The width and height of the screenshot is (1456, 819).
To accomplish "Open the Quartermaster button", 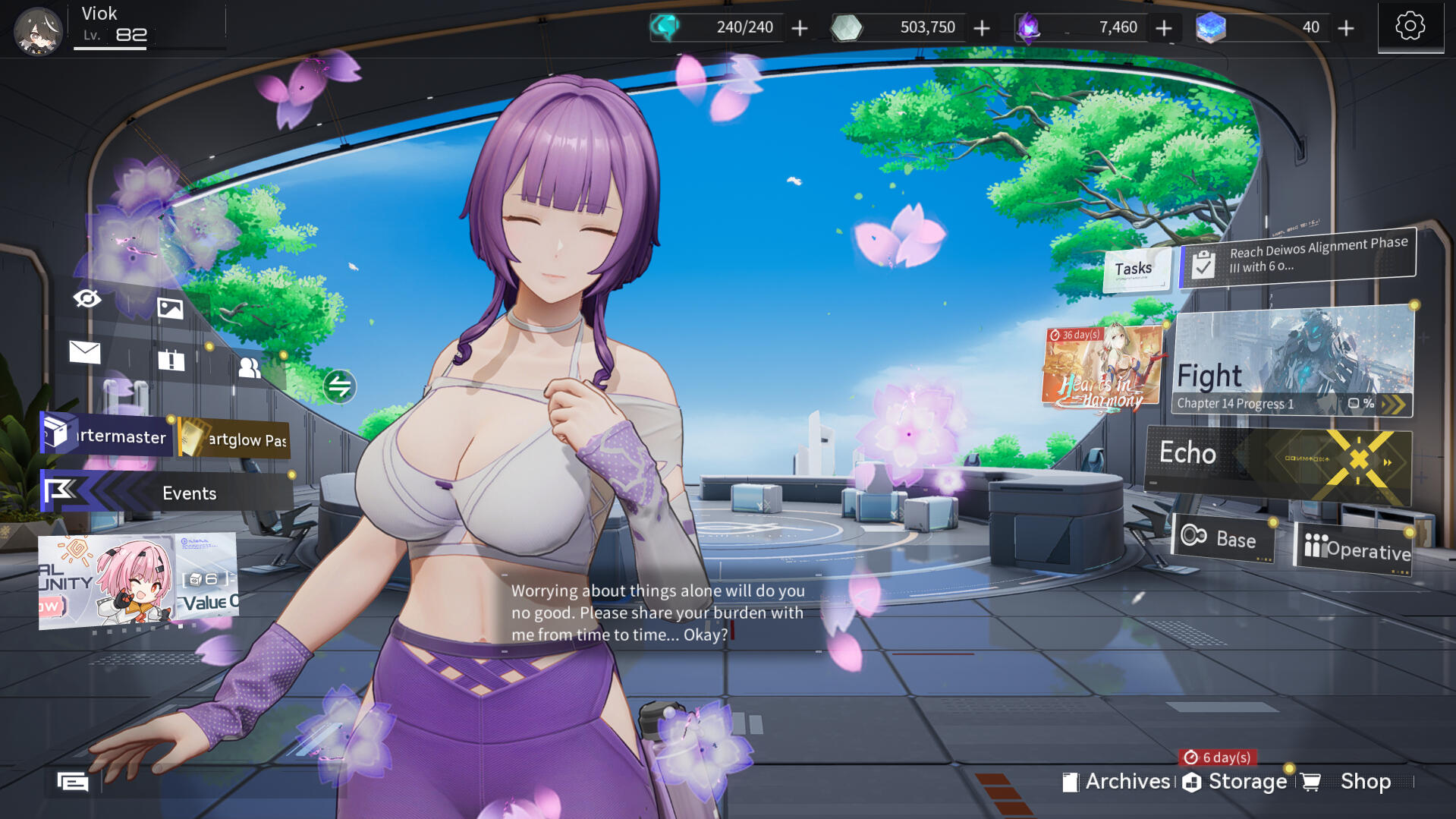I will pyautogui.click(x=106, y=435).
